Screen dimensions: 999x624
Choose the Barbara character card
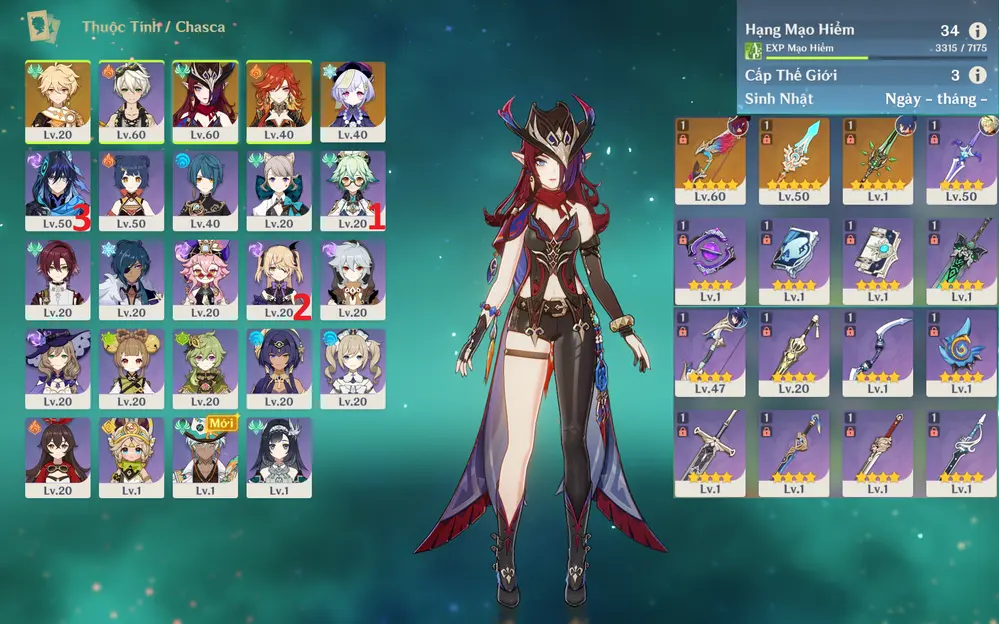point(353,368)
